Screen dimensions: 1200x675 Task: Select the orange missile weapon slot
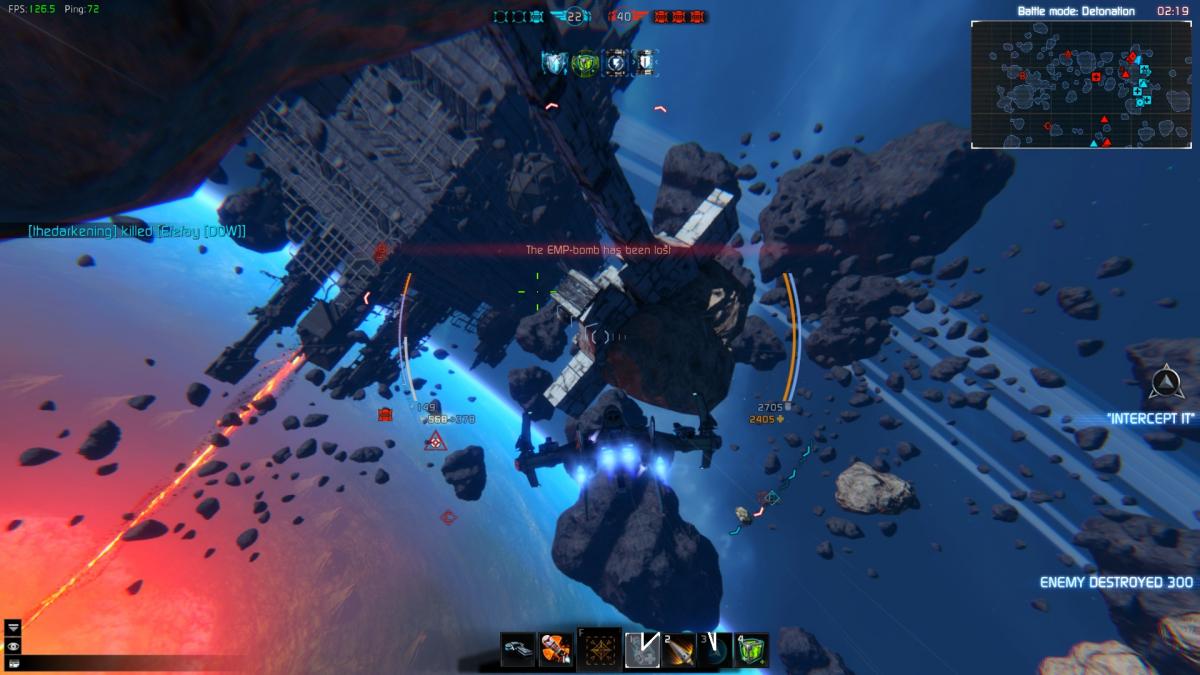(555, 650)
